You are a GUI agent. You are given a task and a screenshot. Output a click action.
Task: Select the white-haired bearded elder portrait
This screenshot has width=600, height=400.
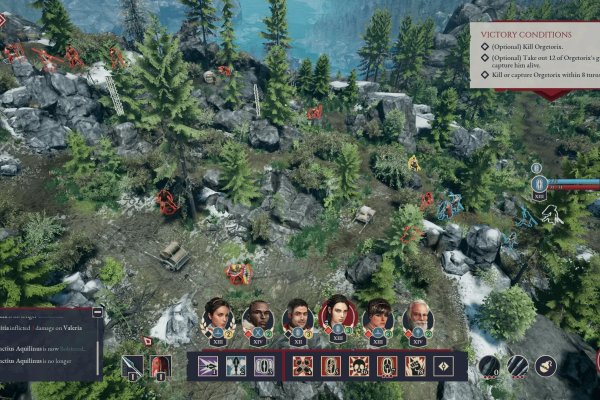coord(418,315)
